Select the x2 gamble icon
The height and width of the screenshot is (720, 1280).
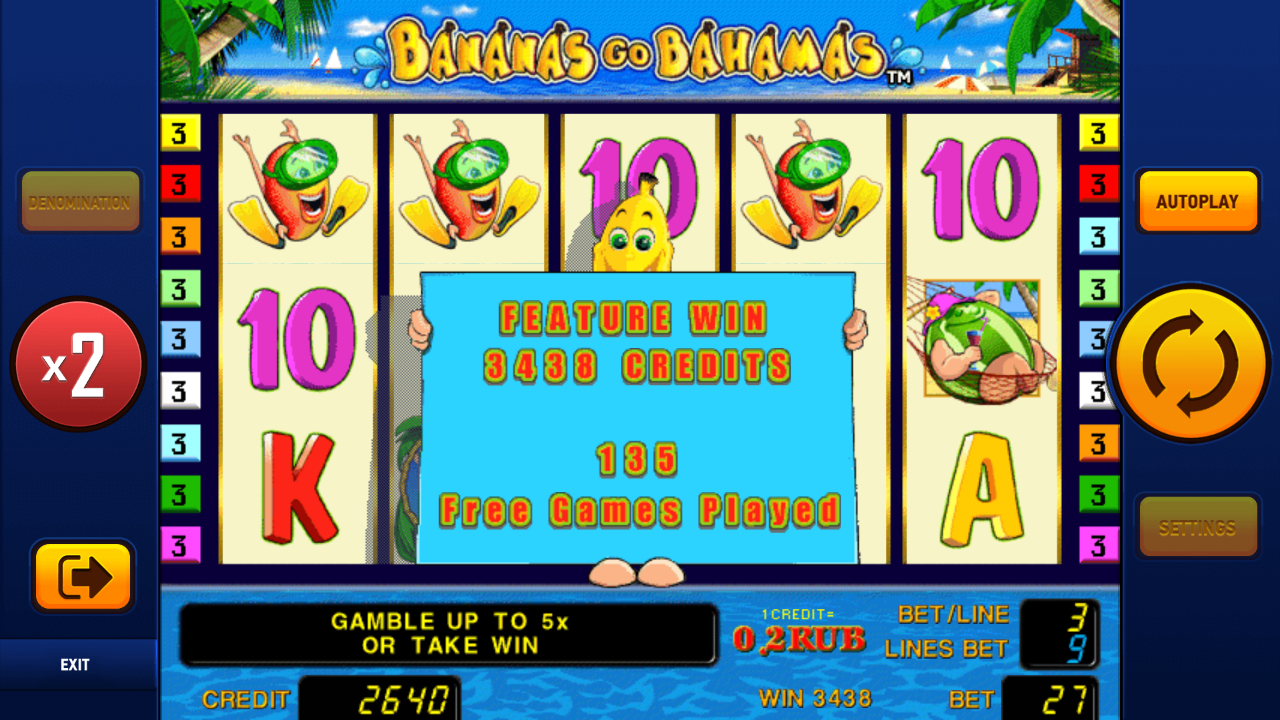tap(79, 364)
